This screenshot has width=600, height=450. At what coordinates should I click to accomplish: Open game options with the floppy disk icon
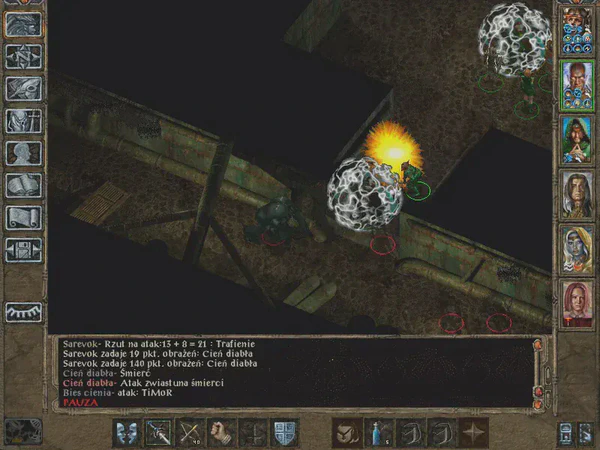click(24, 249)
